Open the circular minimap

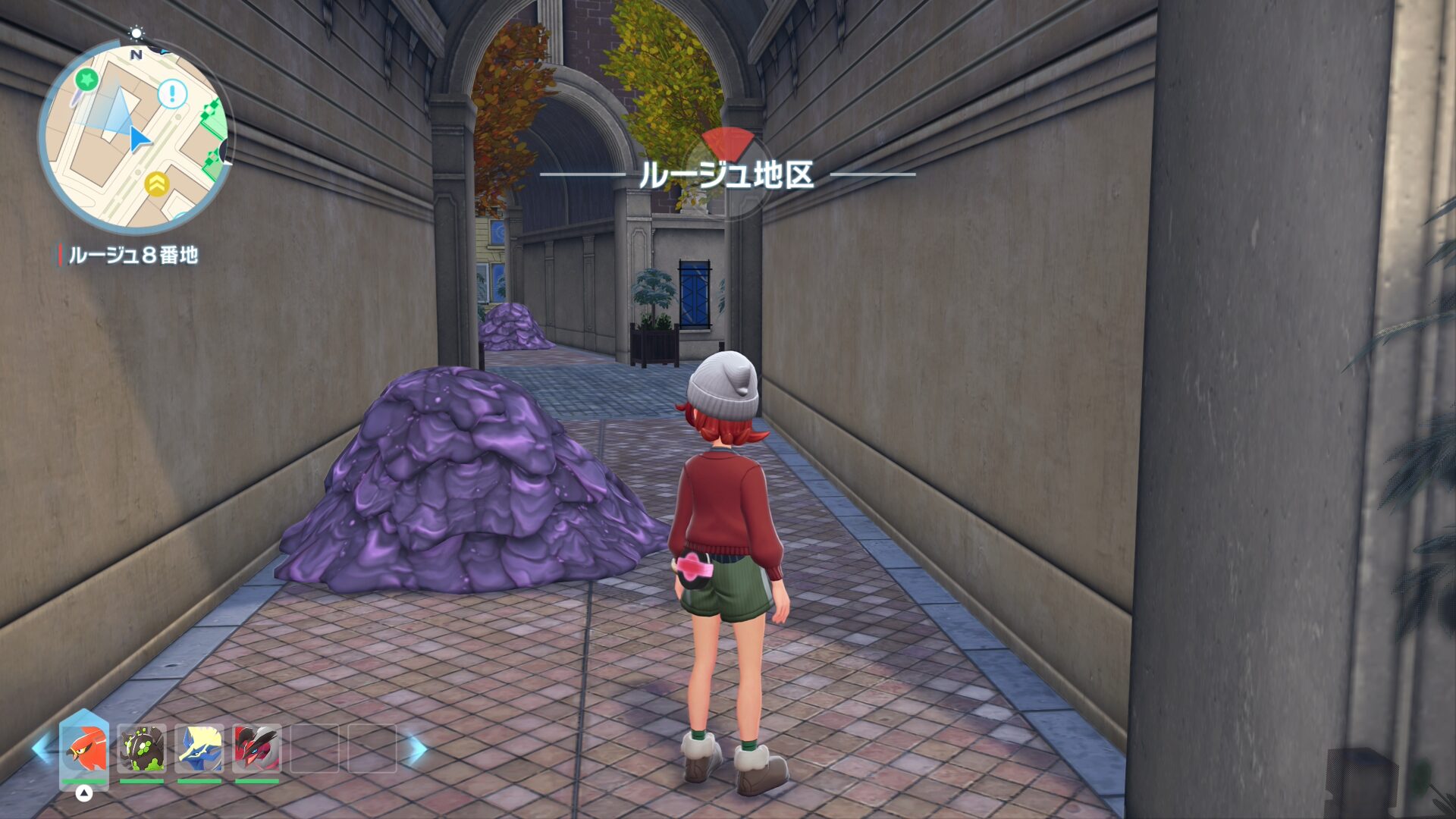point(135,135)
